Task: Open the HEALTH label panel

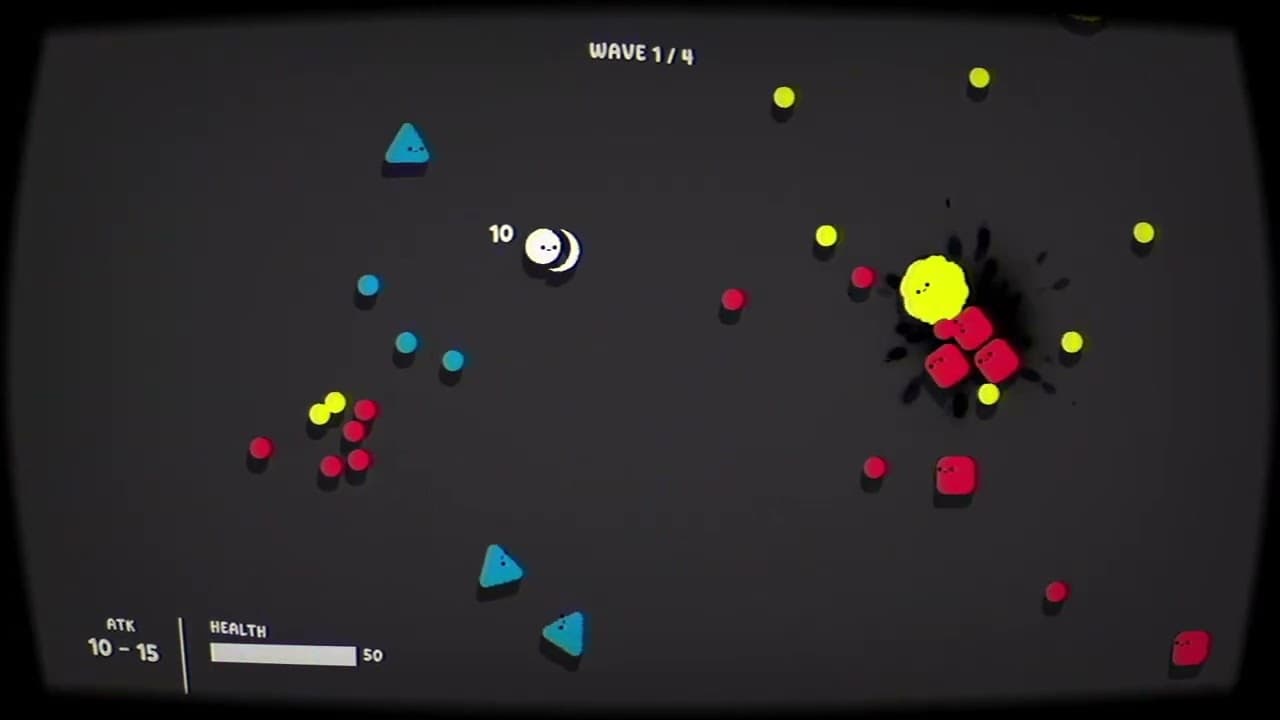Action: (238, 629)
